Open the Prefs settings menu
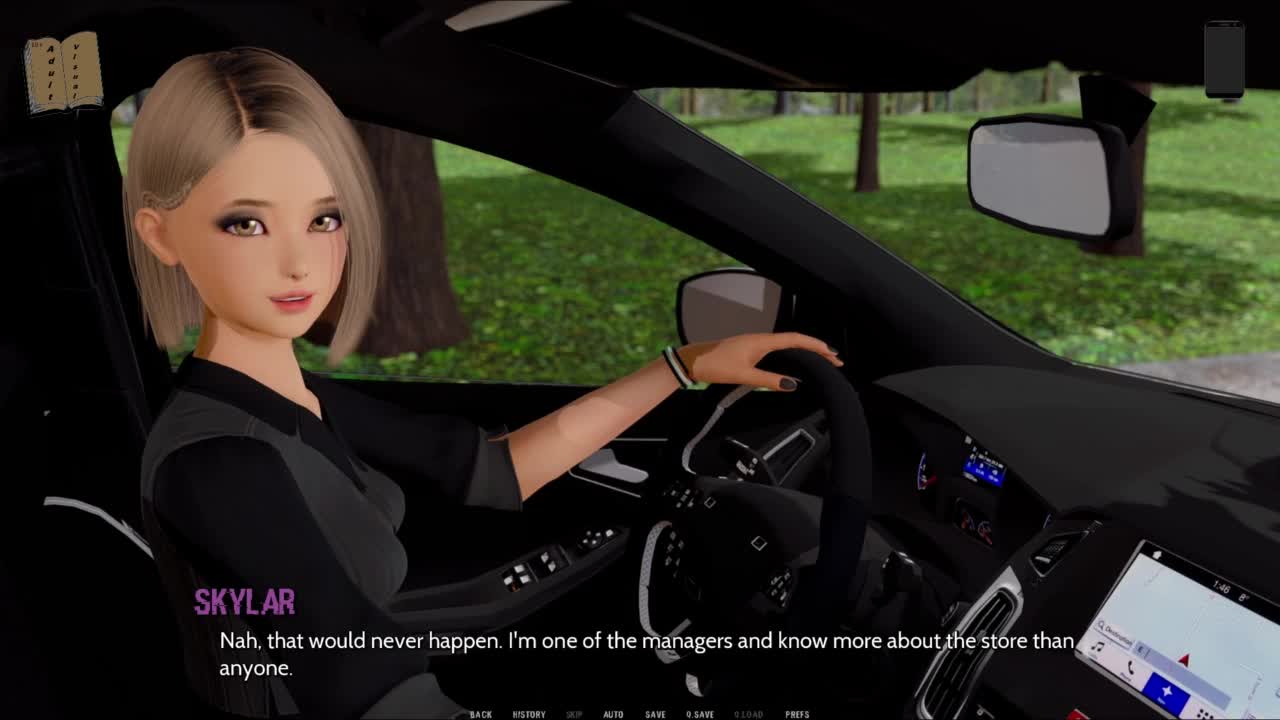This screenshot has width=1280, height=720. pyautogui.click(x=797, y=714)
